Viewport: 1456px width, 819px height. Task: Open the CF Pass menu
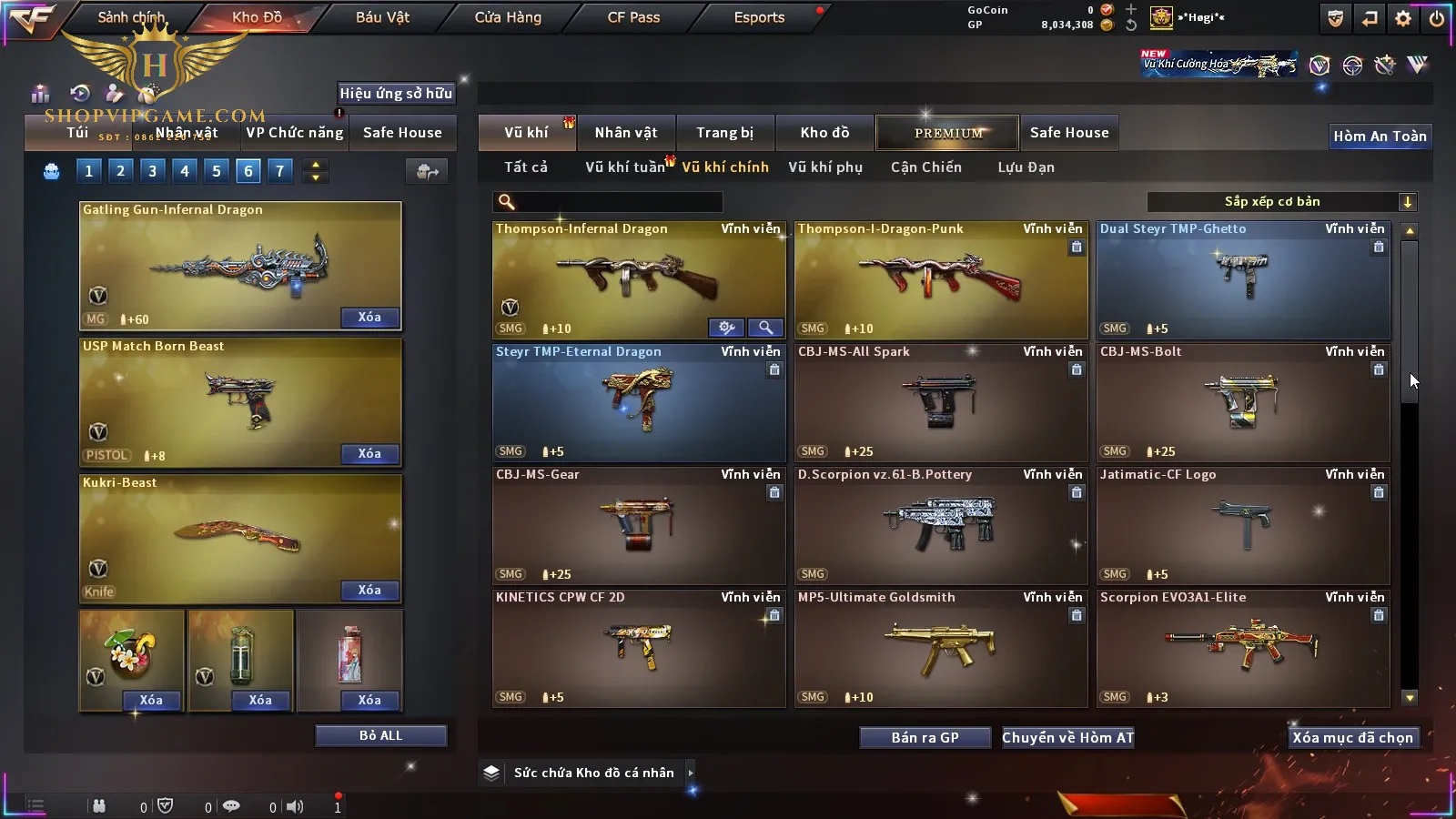633,17
